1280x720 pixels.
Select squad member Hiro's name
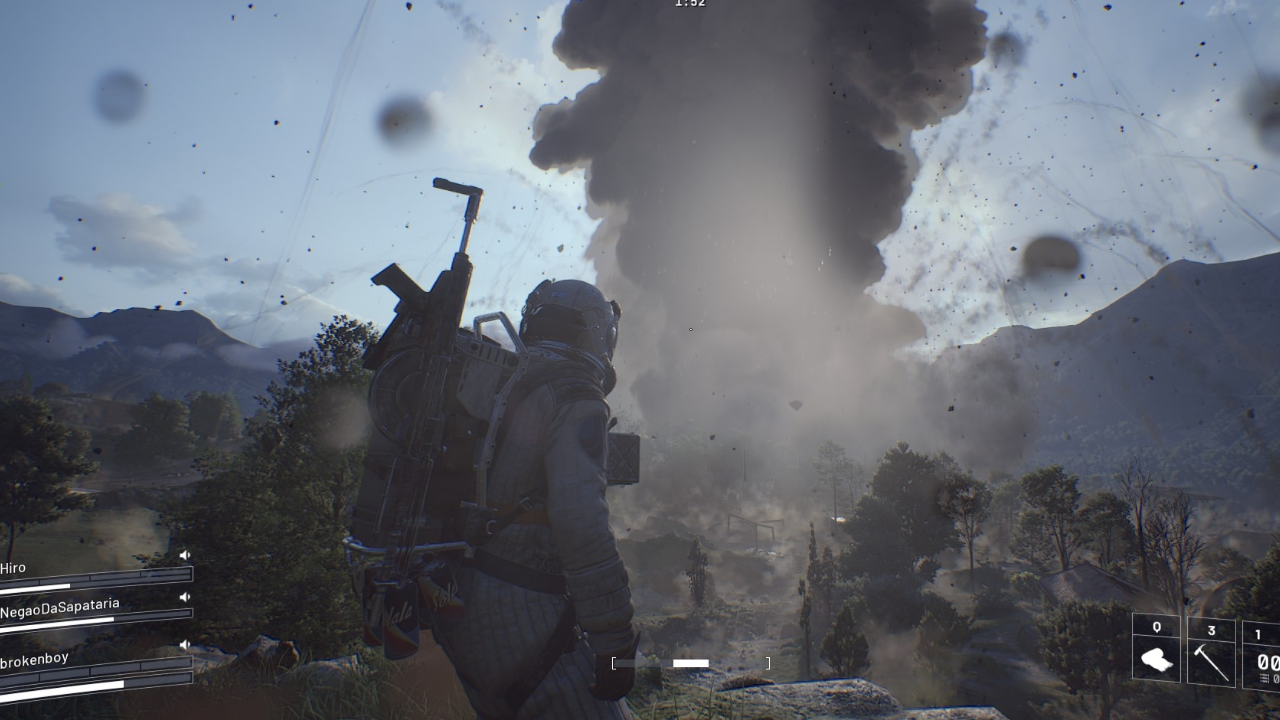coord(13,568)
